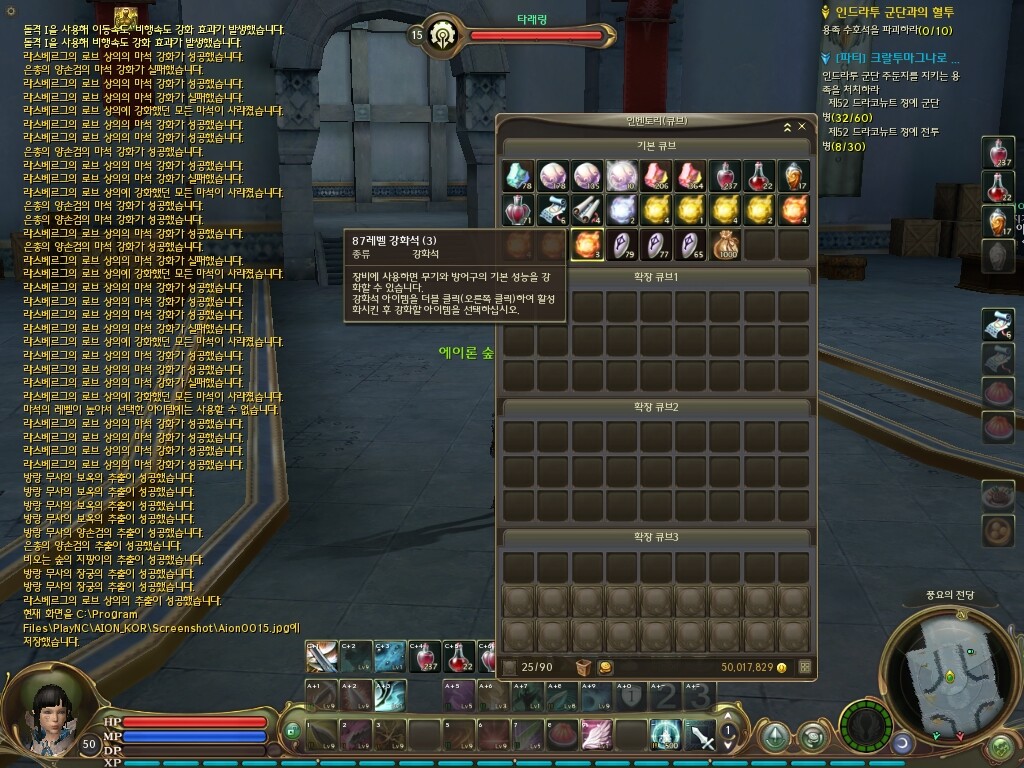This screenshot has width=1024, height=768.
Task: Select the rune stone stack of 79
Action: pos(622,244)
